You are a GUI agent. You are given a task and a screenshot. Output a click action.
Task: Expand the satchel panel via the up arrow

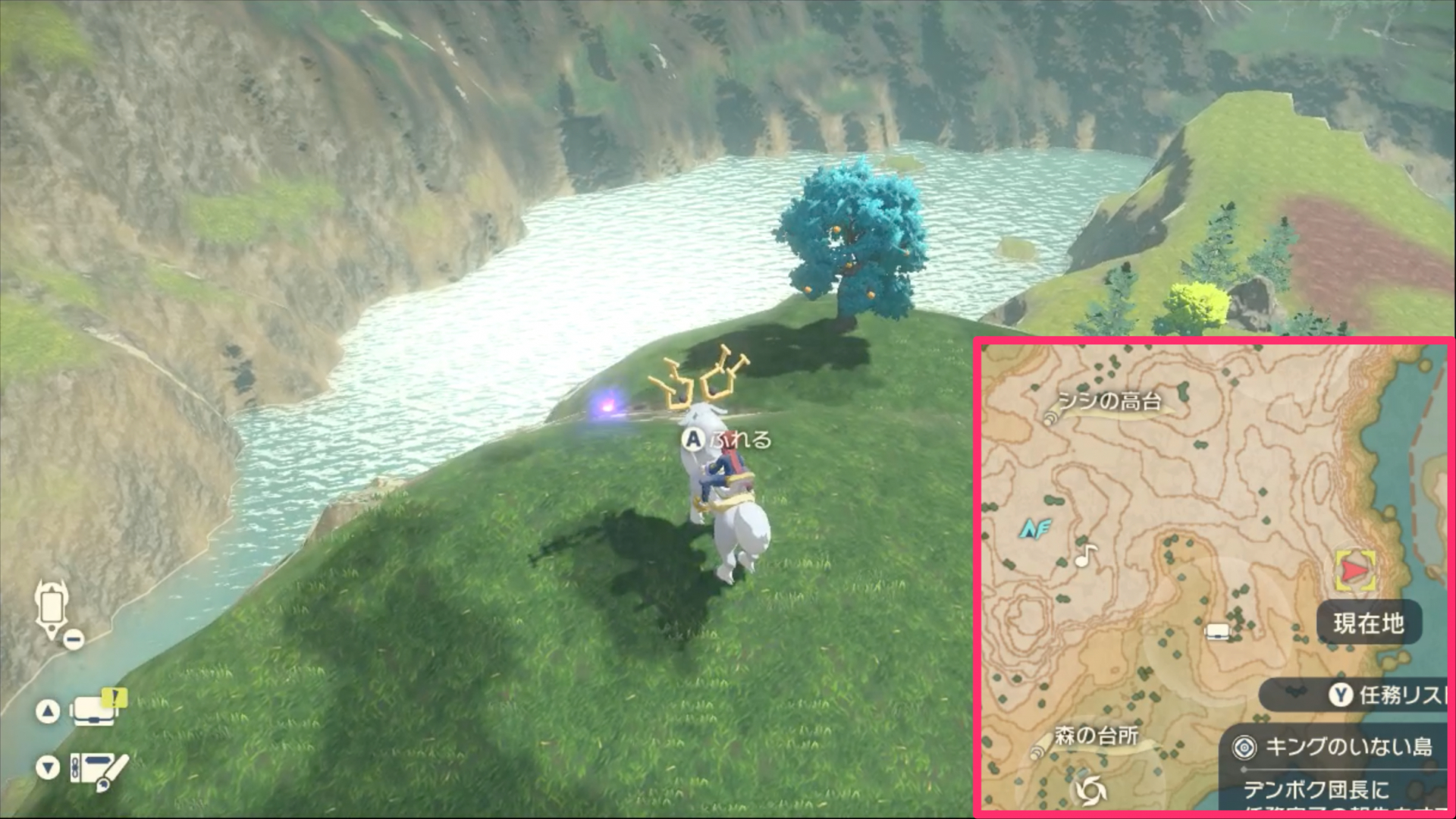[49, 711]
